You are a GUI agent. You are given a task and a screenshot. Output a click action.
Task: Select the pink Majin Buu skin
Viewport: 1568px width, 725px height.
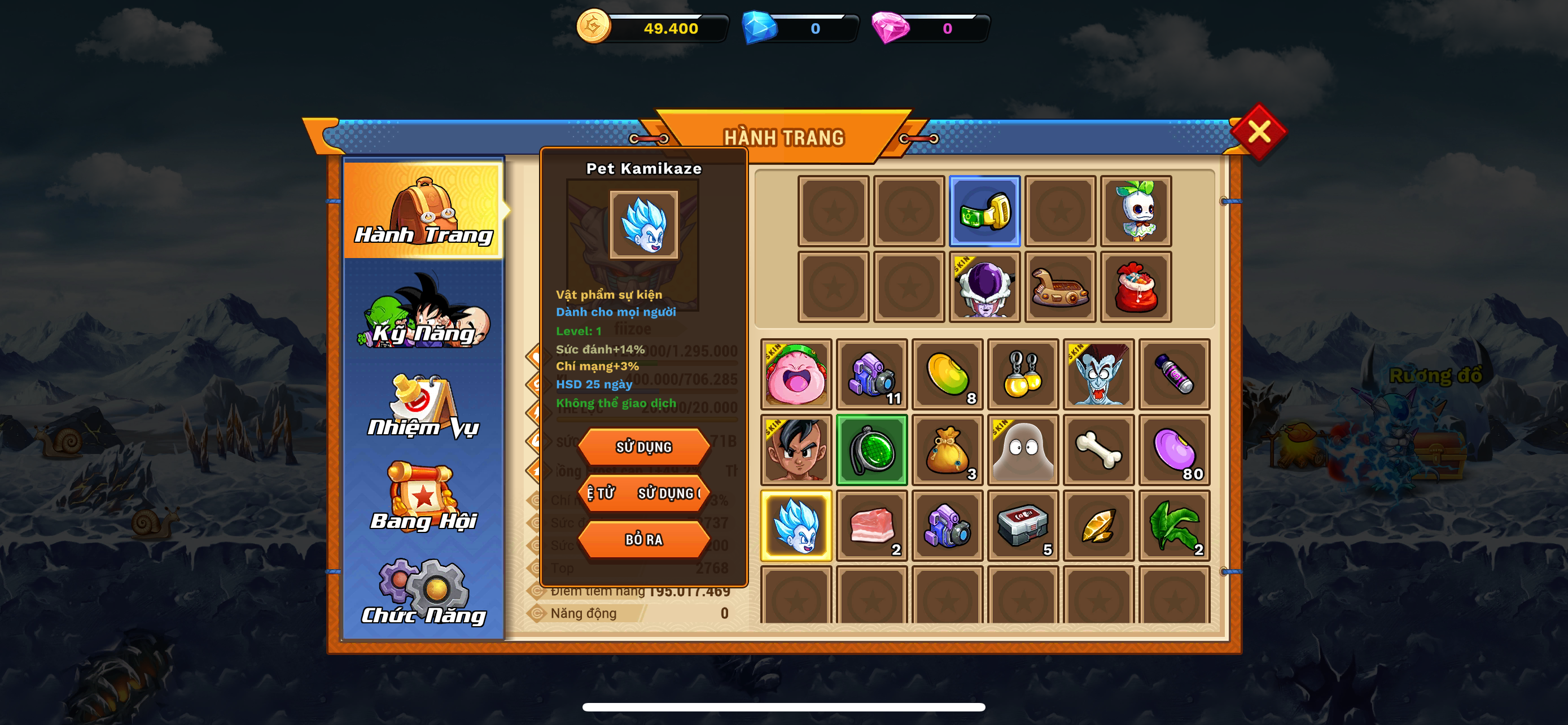click(x=796, y=375)
